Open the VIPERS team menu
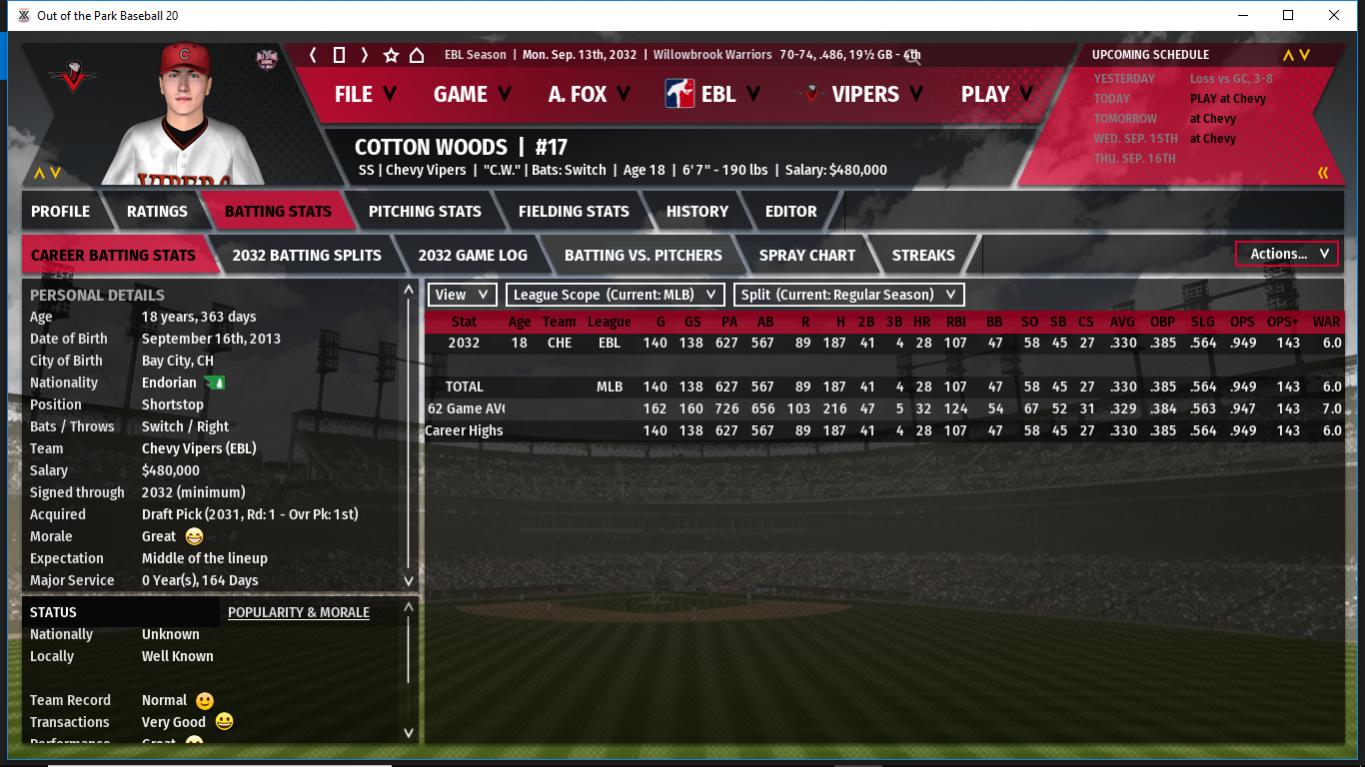 pyautogui.click(x=863, y=94)
